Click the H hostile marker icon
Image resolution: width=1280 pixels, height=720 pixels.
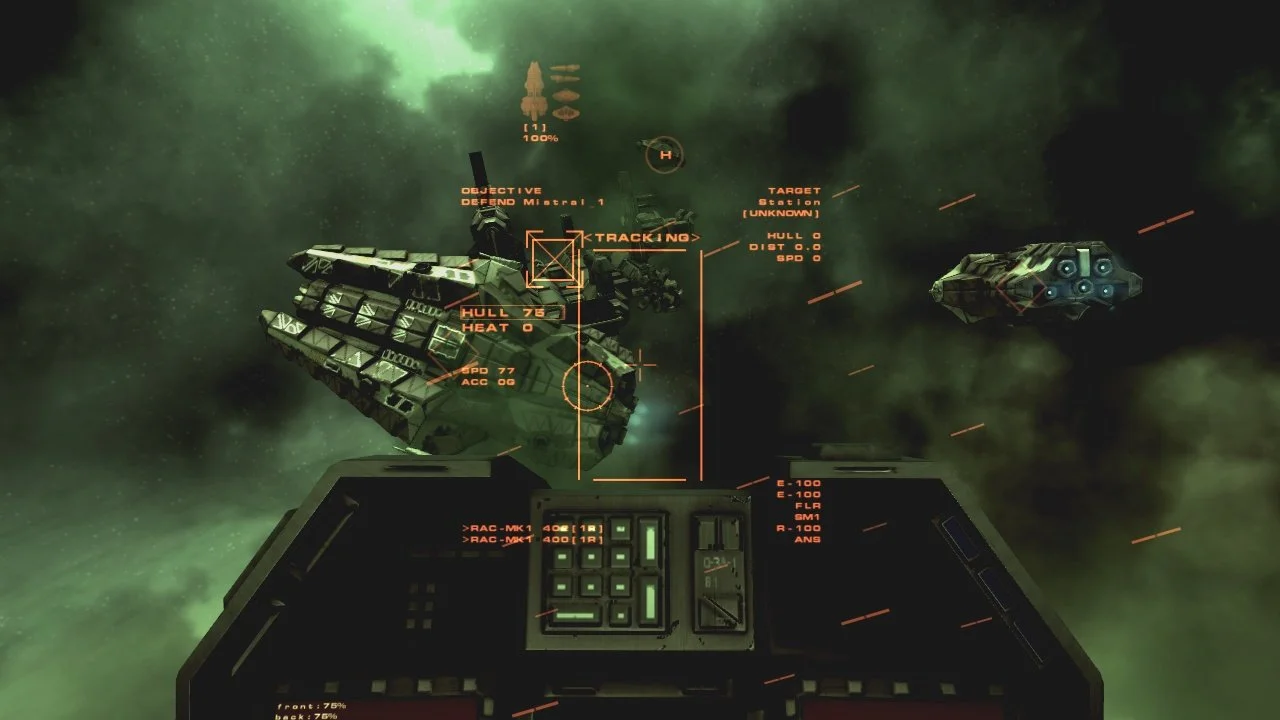click(x=663, y=155)
